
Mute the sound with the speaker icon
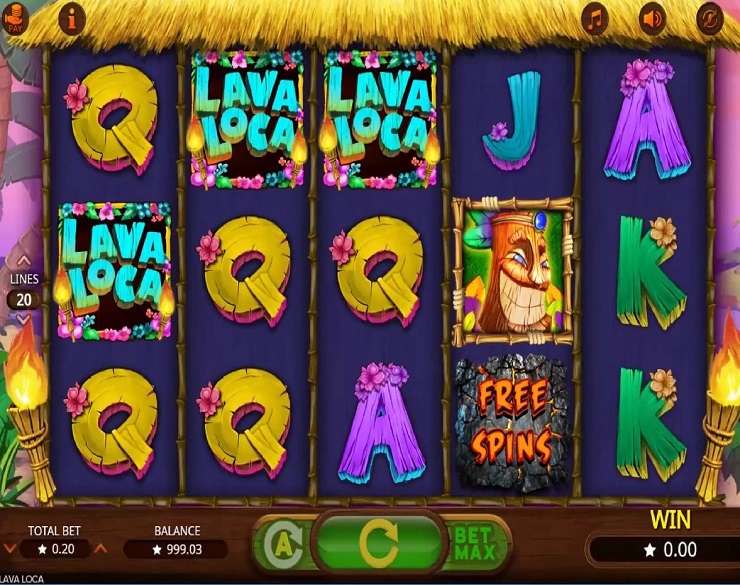(x=653, y=18)
